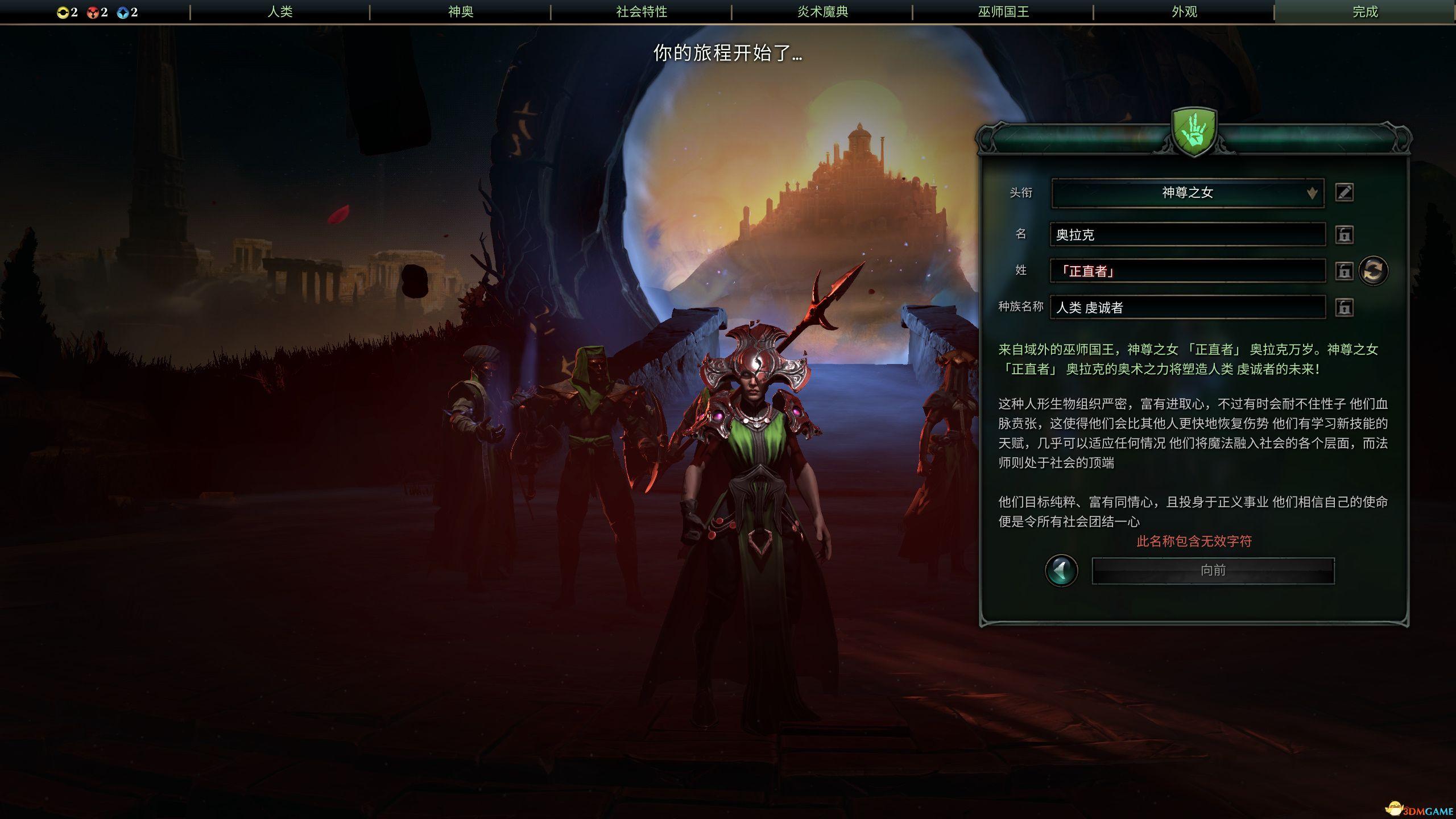Select the 社会特性 tab
Image resolution: width=1456 pixels, height=819 pixels.
tap(642, 11)
